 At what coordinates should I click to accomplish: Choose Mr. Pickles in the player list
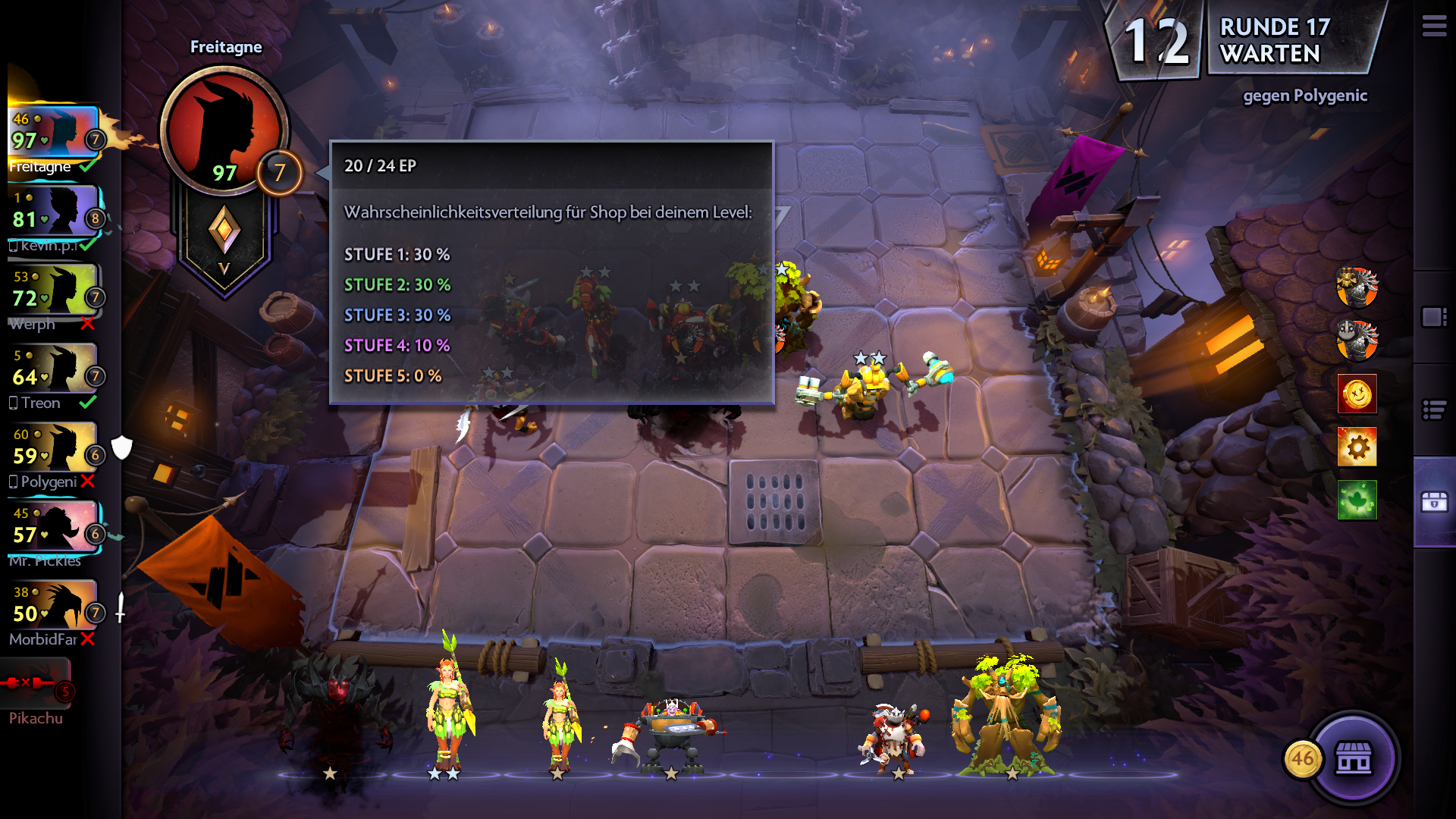55,534
